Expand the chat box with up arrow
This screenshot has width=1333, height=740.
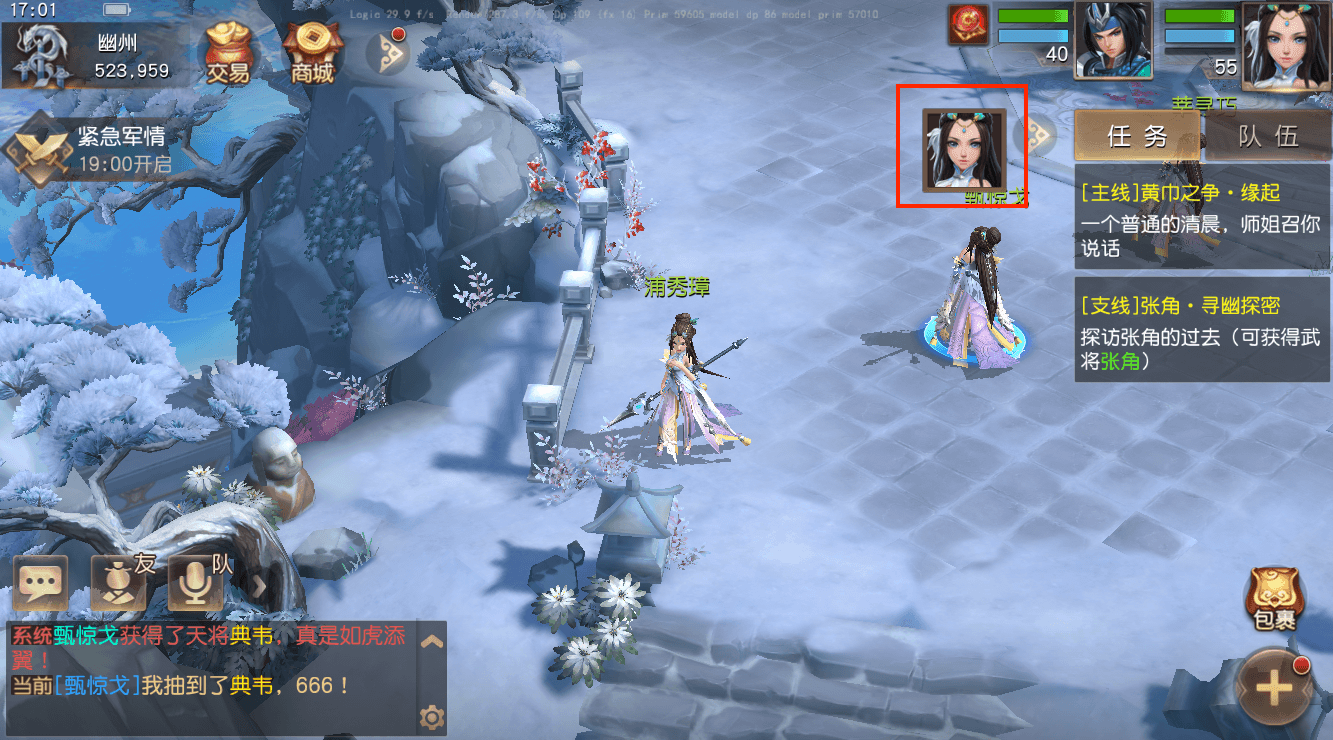tap(432, 642)
